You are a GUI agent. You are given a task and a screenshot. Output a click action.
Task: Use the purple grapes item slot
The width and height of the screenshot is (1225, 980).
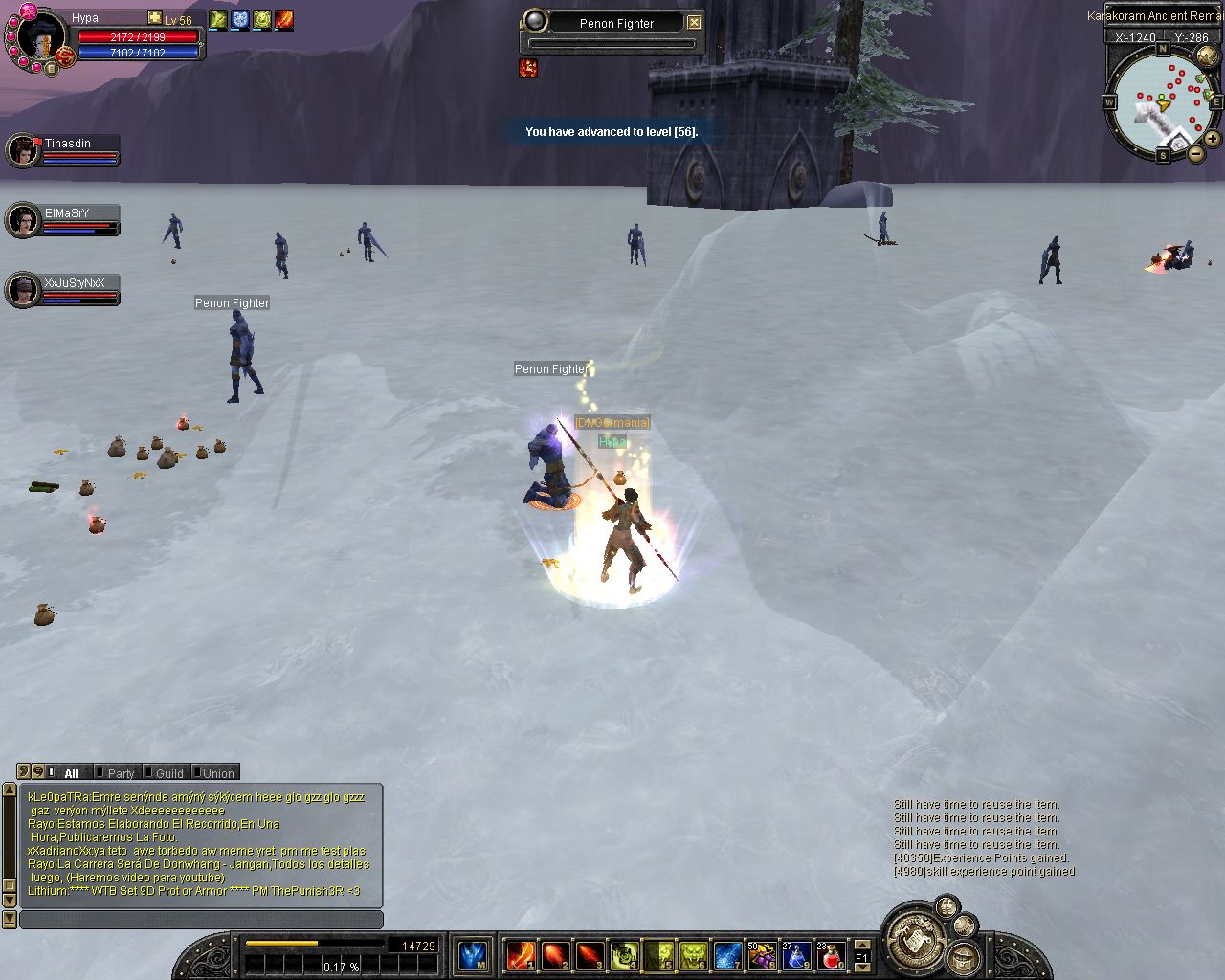tap(762, 955)
